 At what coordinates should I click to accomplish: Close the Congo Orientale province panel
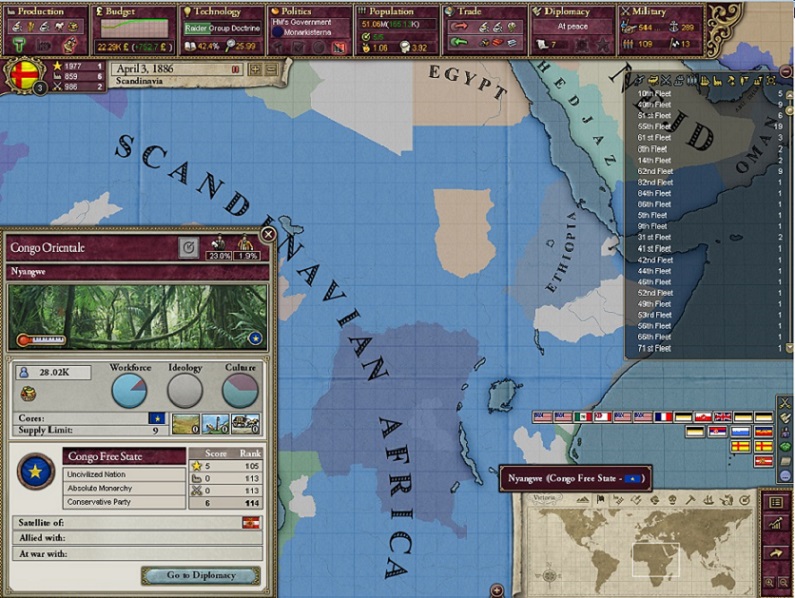click(x=268, y=234)
